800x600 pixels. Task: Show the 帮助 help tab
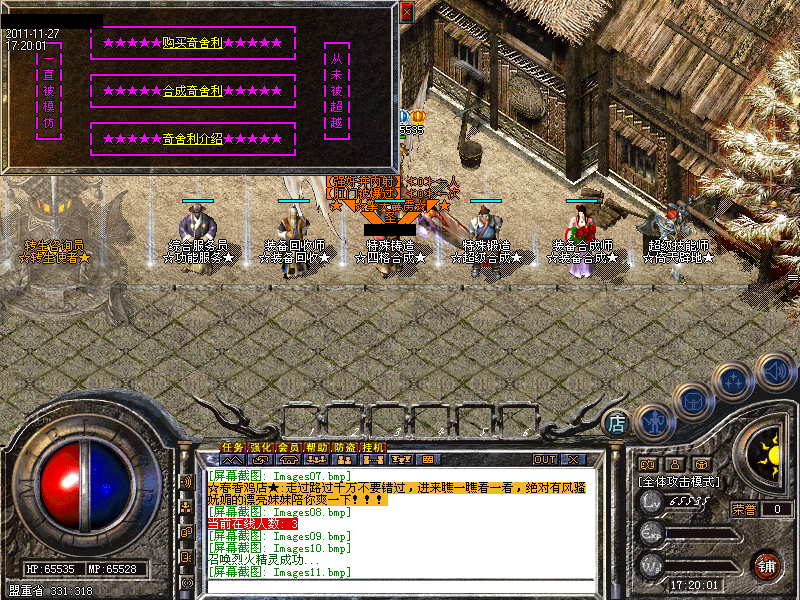[x=316, y=446]
